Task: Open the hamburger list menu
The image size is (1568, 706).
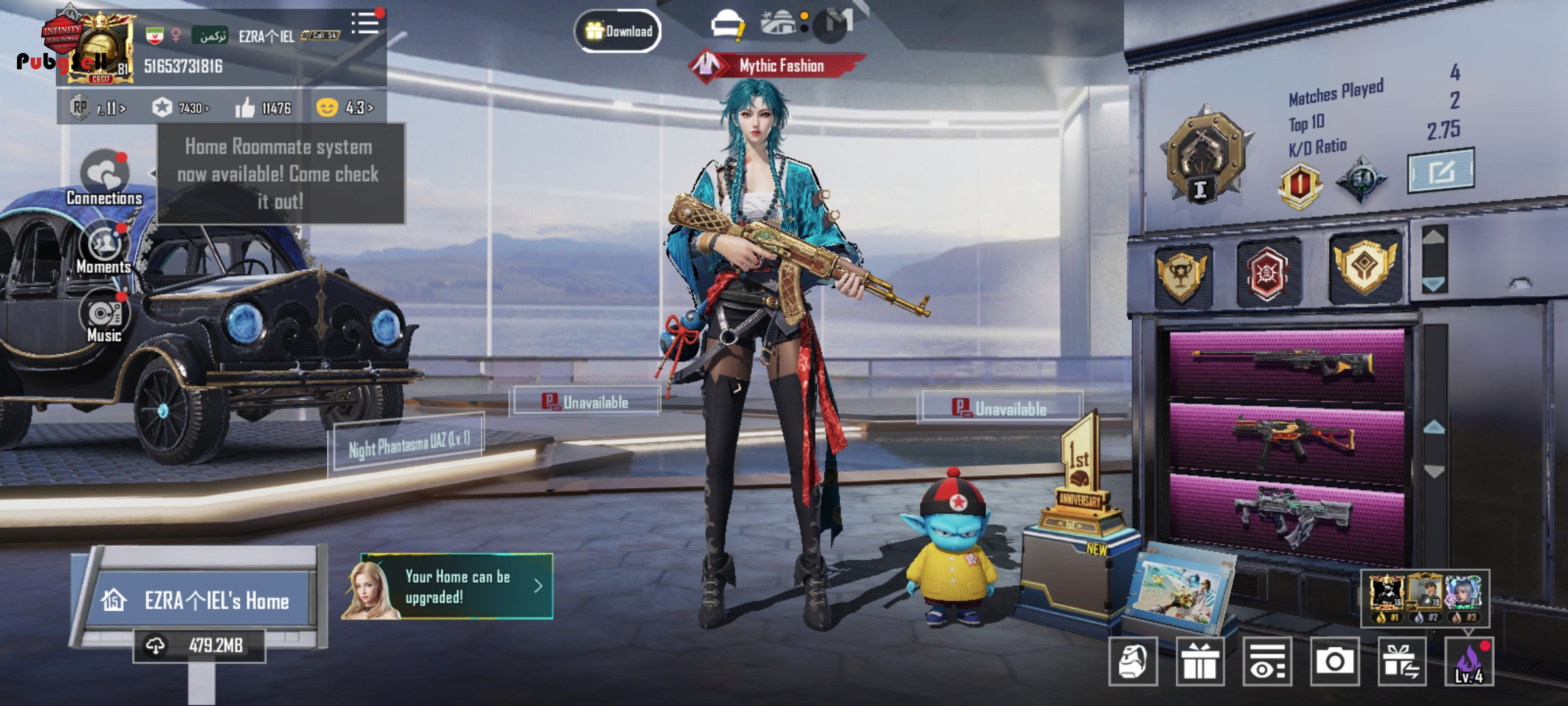Action: pos(365,24)
